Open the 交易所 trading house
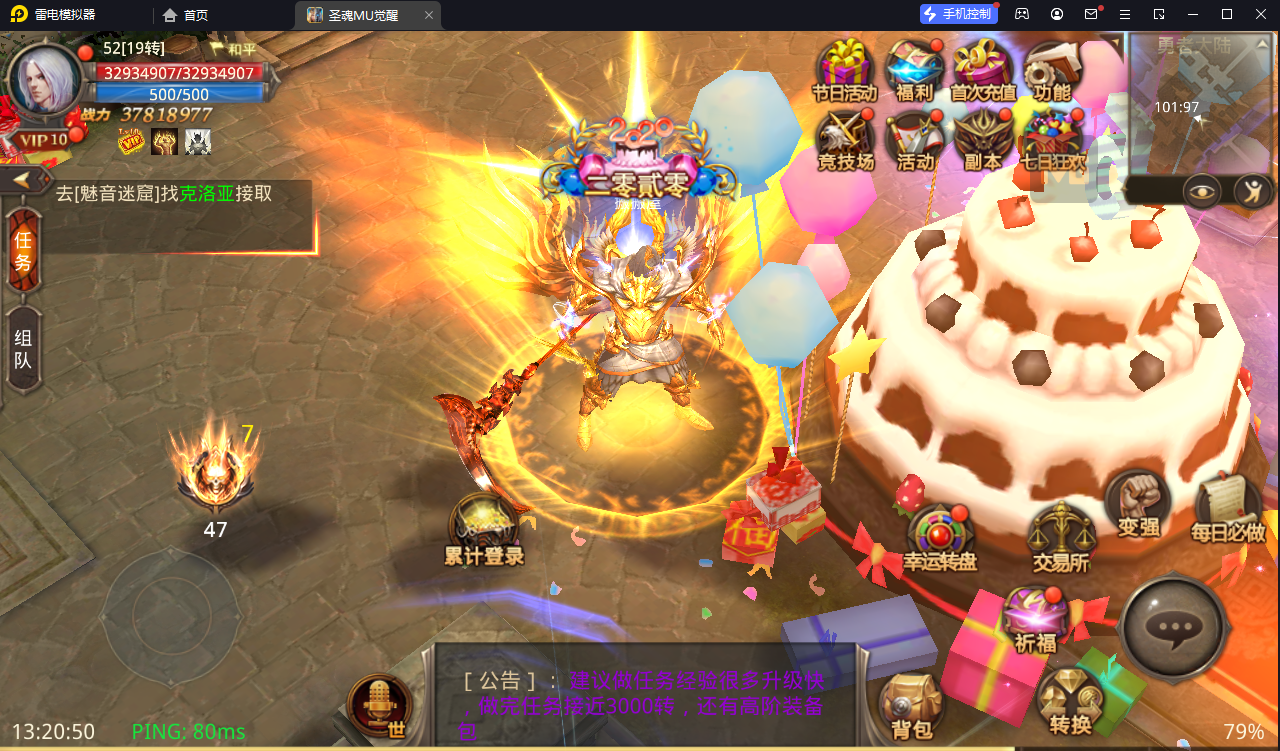Screen dimensions: 1280x751 click(x=1060, y=530)
